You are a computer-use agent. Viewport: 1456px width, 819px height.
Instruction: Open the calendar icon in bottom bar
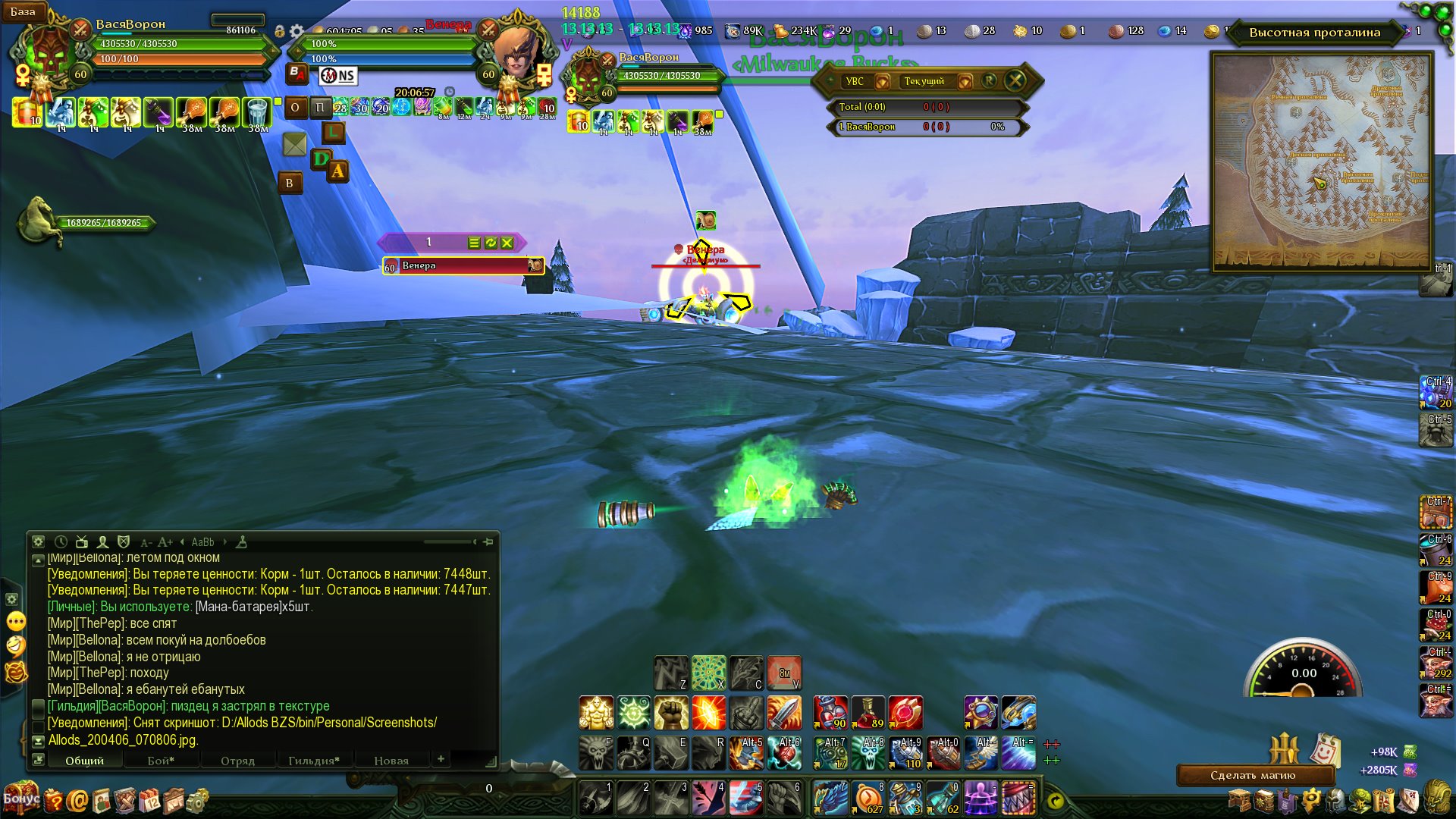(x=149, y=800)
